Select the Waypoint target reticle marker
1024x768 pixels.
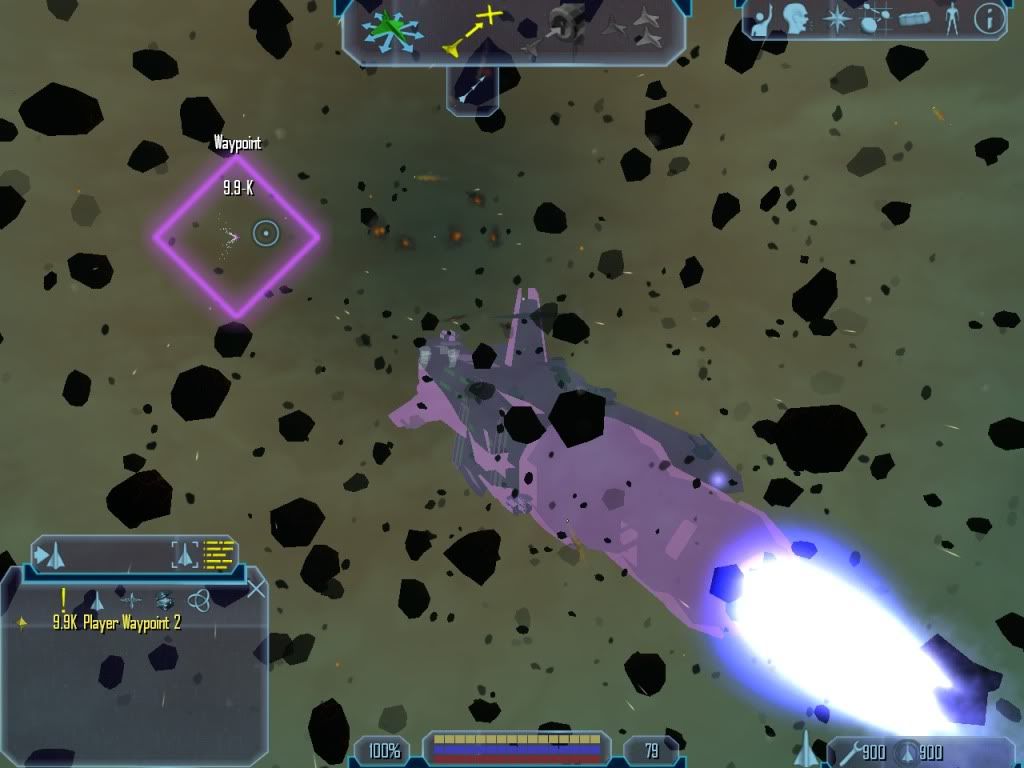pos(265,234)
